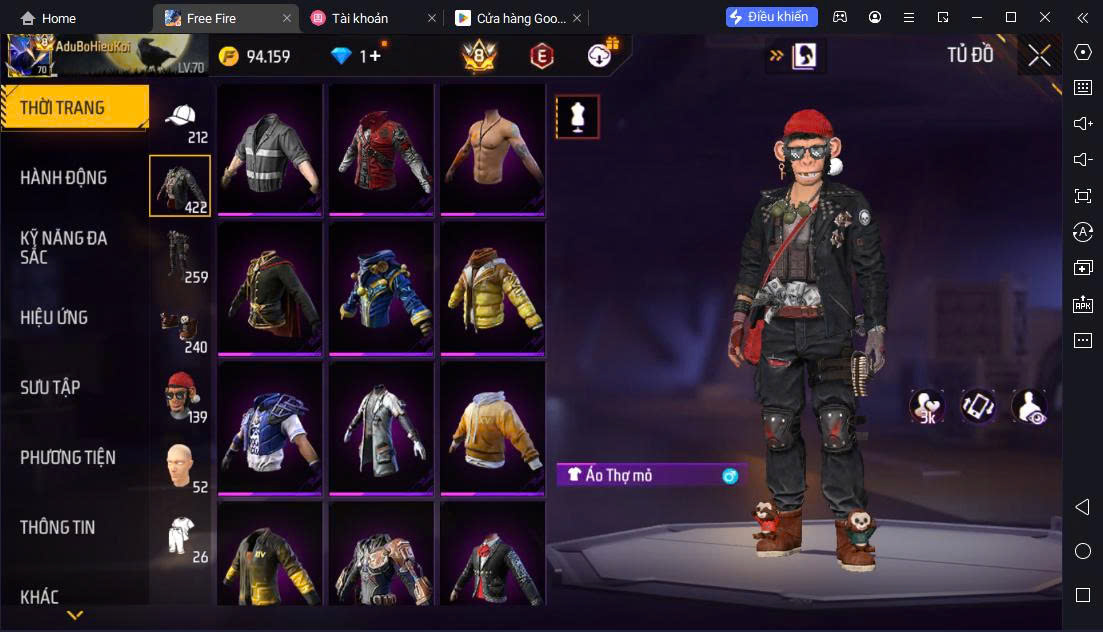The image size is (1103, 632).
Task: Choose the red and black leather jacket
Action: (382, 150)
